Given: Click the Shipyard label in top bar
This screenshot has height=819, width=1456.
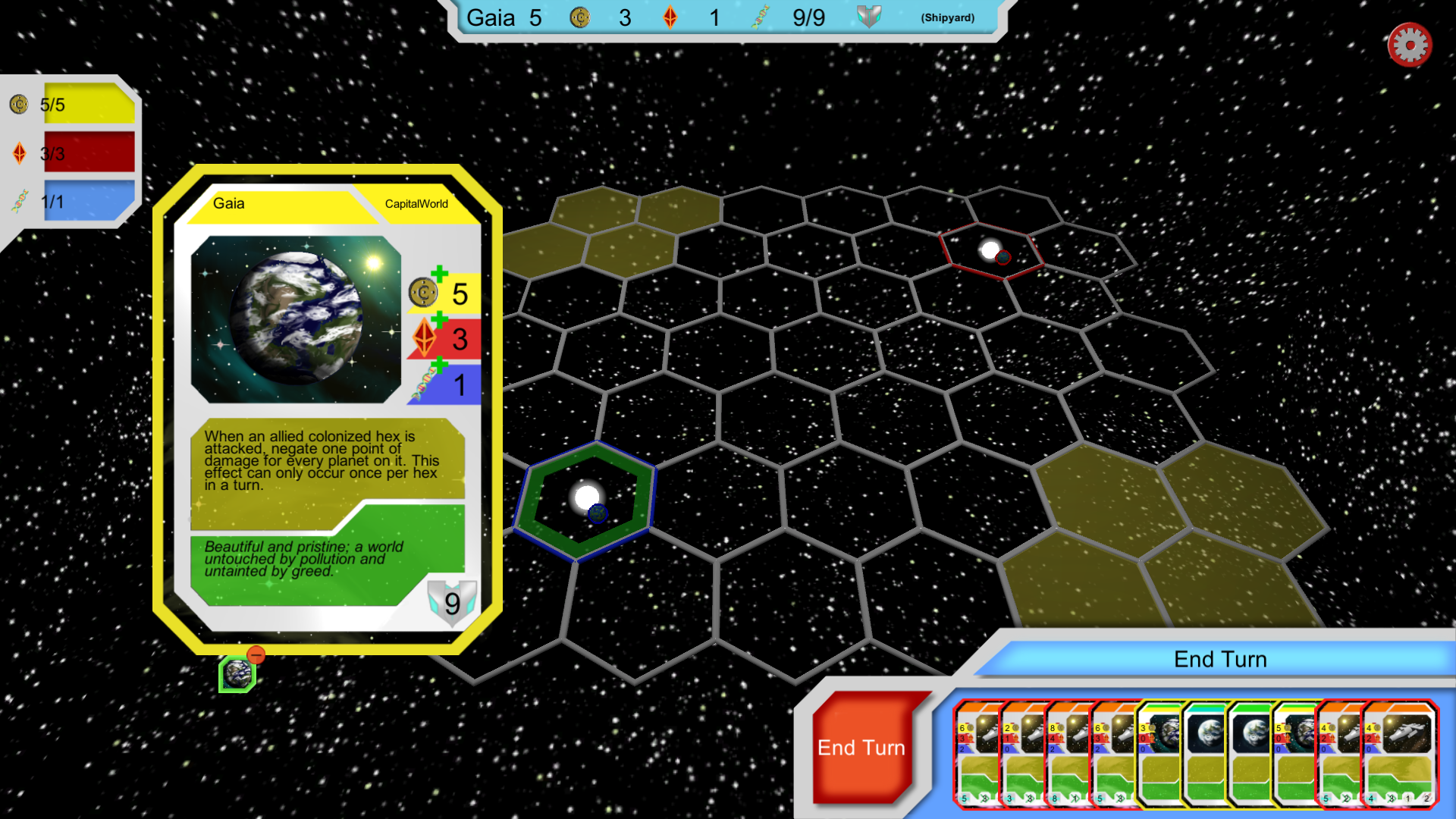Looking at the screenshot, I should point(947,17).
